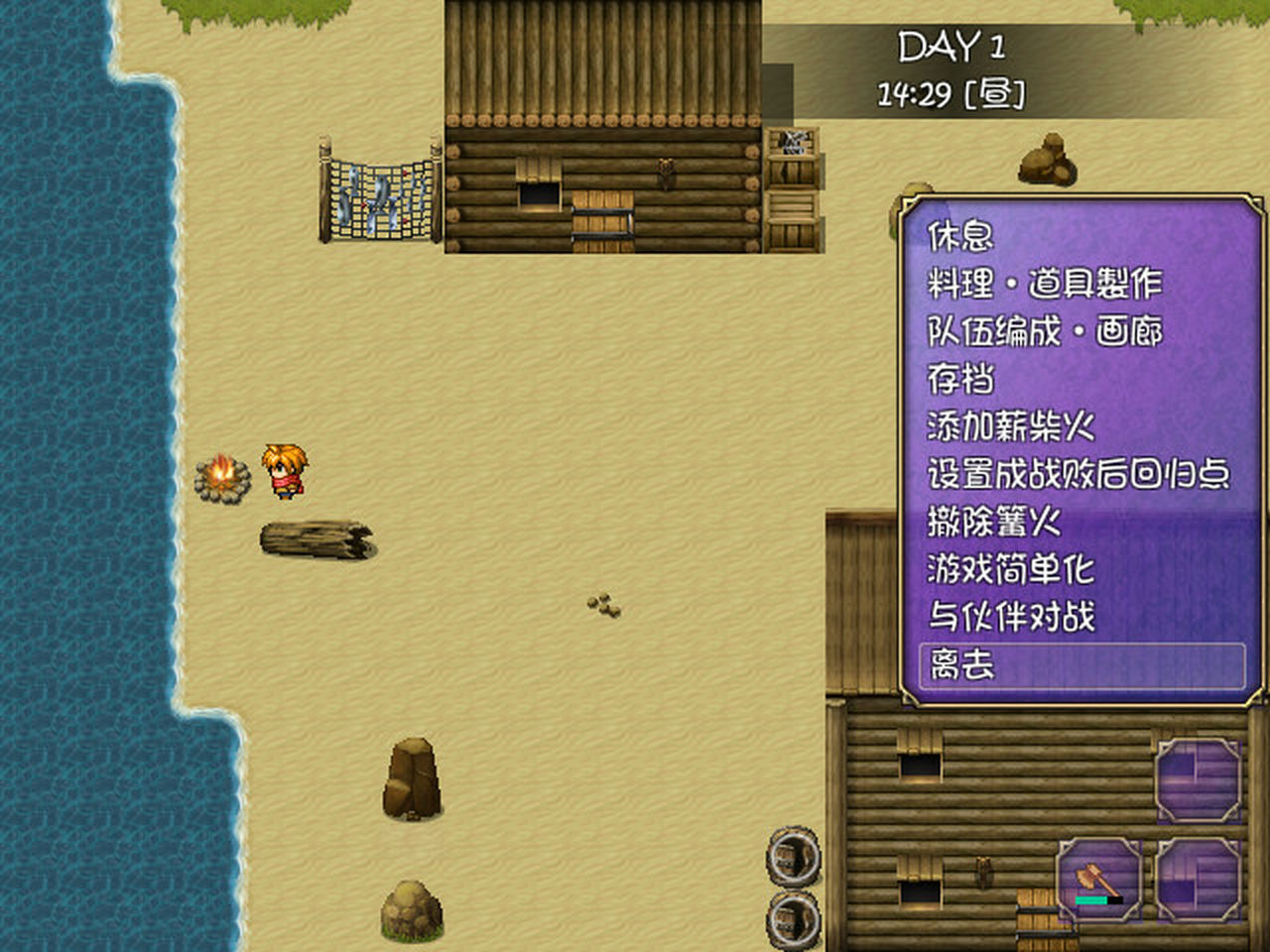1270x952 pixels.
Task: Select 存档 to save the game
Action: click(960, 379)
